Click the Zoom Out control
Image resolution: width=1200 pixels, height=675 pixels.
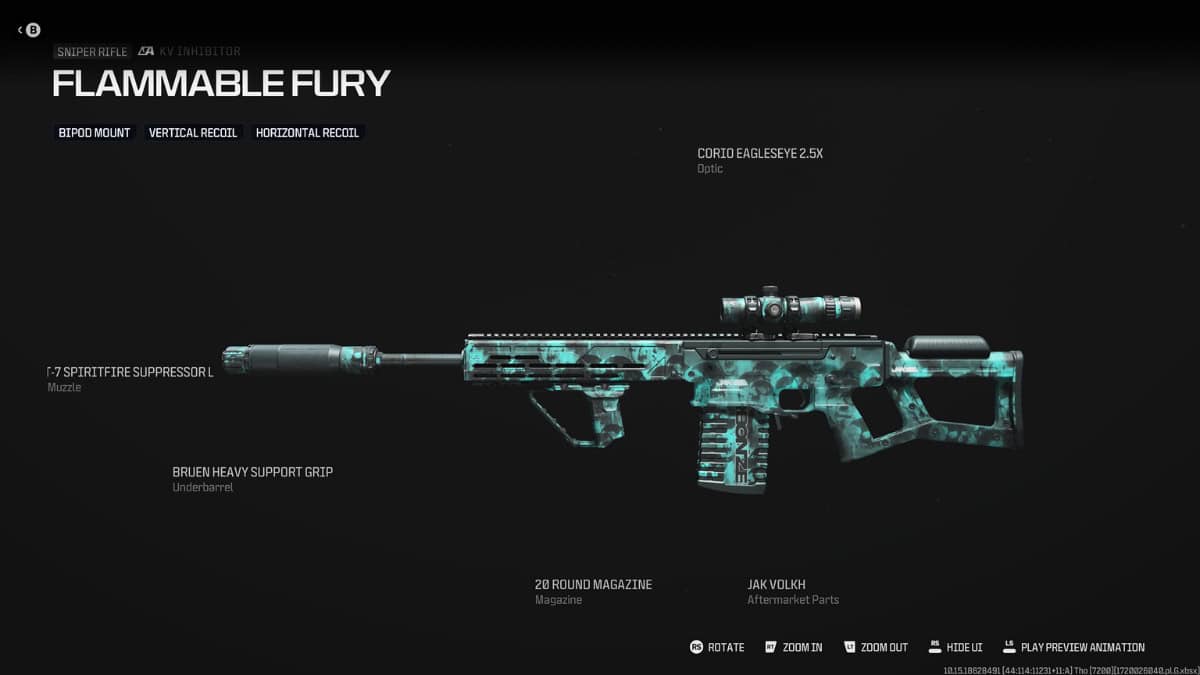tap(876, 647)
